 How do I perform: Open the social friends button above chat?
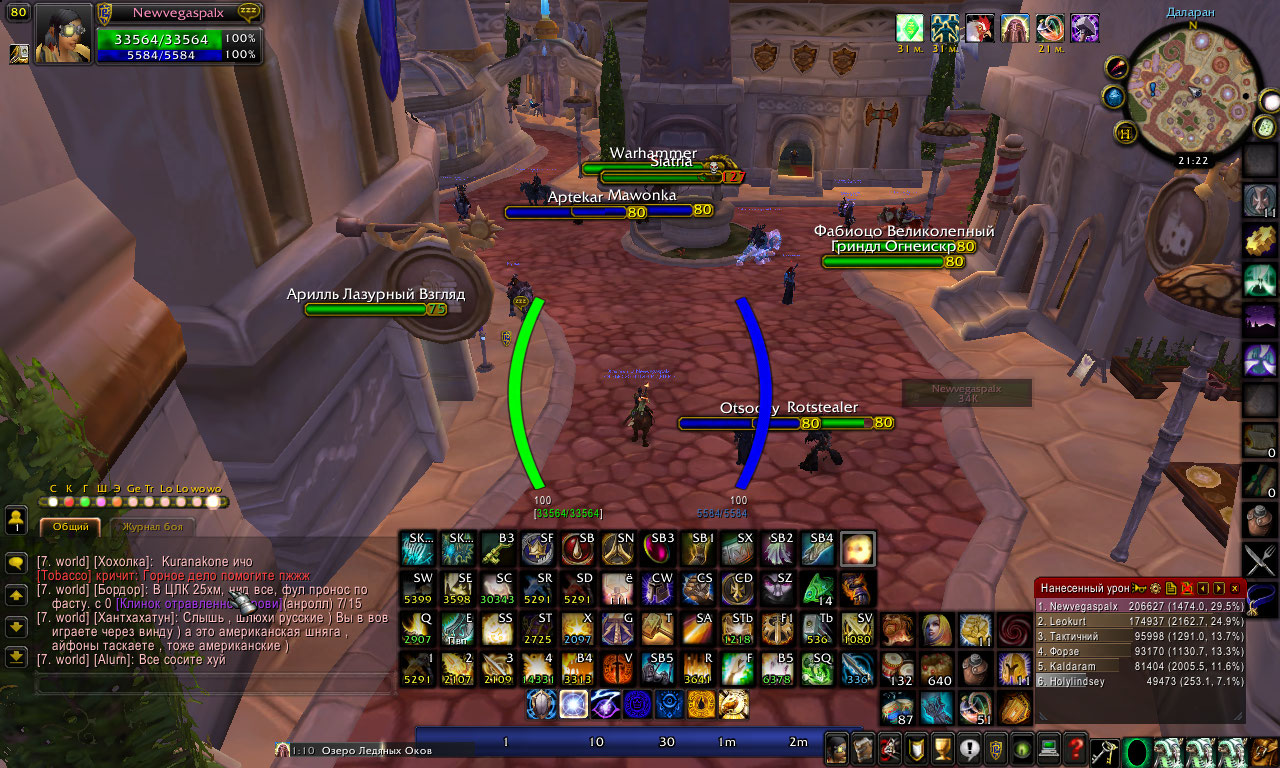pos(16,520)
